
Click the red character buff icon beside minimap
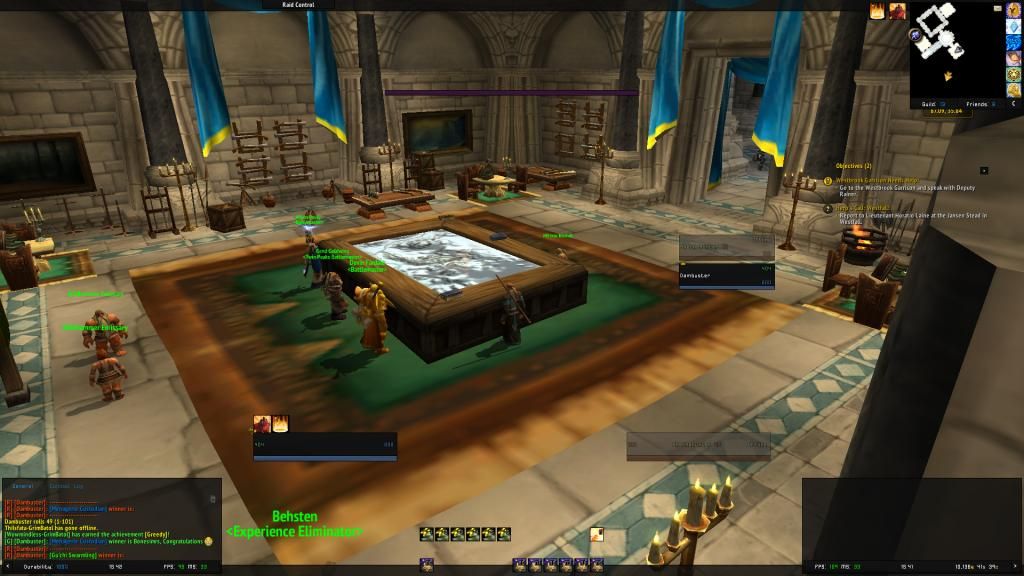tap(896, 12)
